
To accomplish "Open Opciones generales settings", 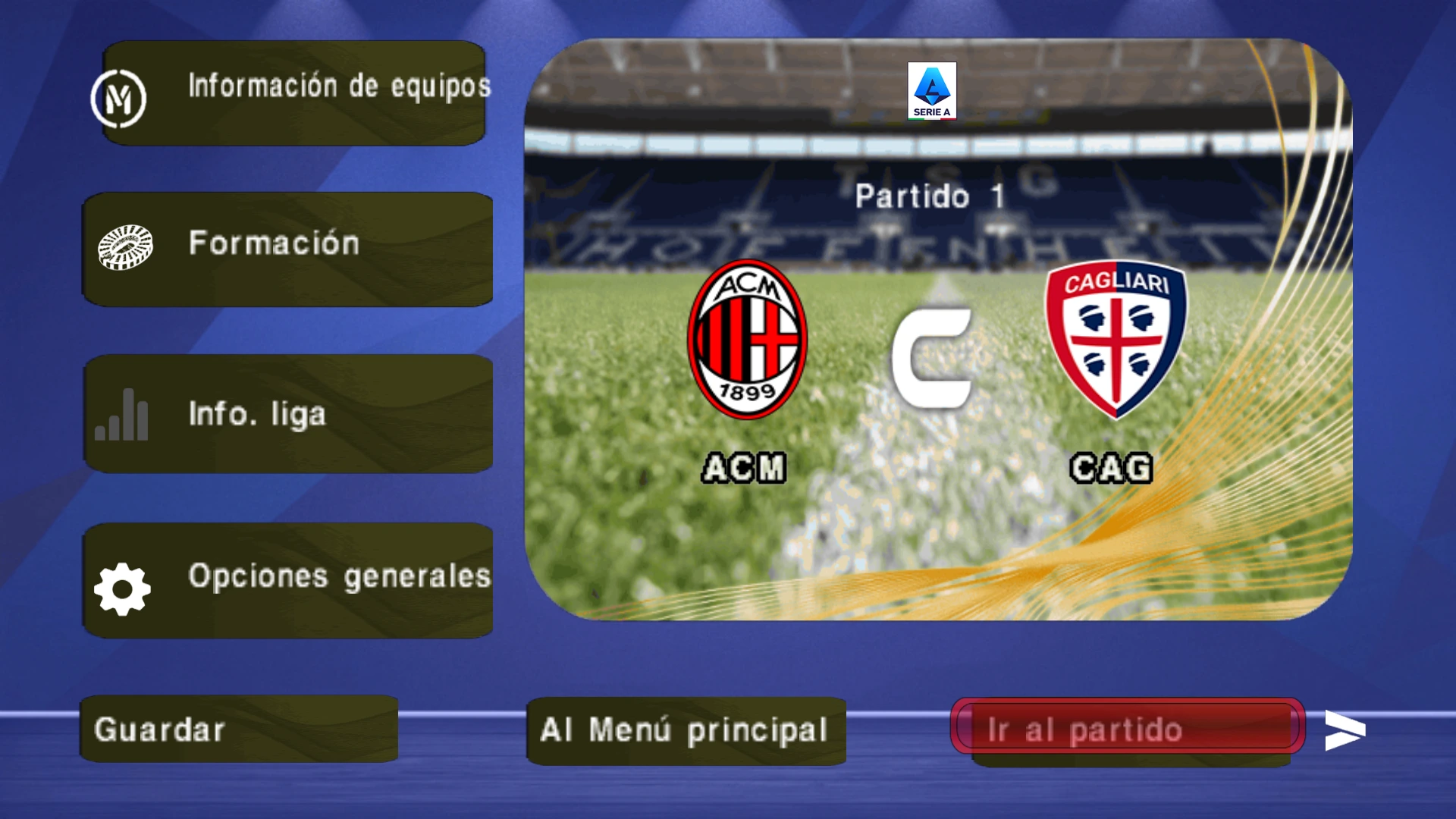I will tap(288, 580).
